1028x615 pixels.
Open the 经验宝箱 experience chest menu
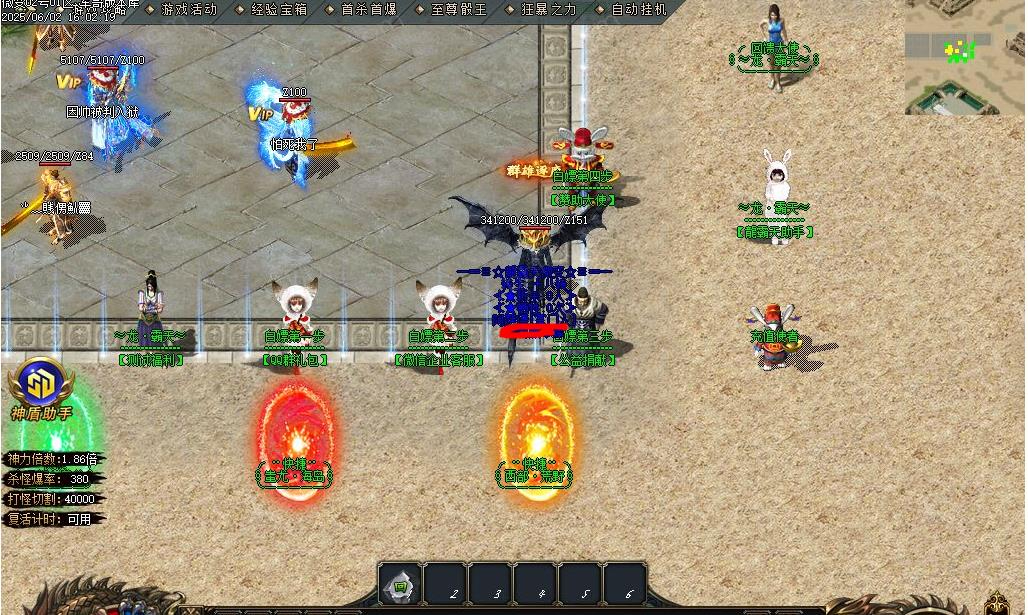pyautogui.click(x=279, y=10)
